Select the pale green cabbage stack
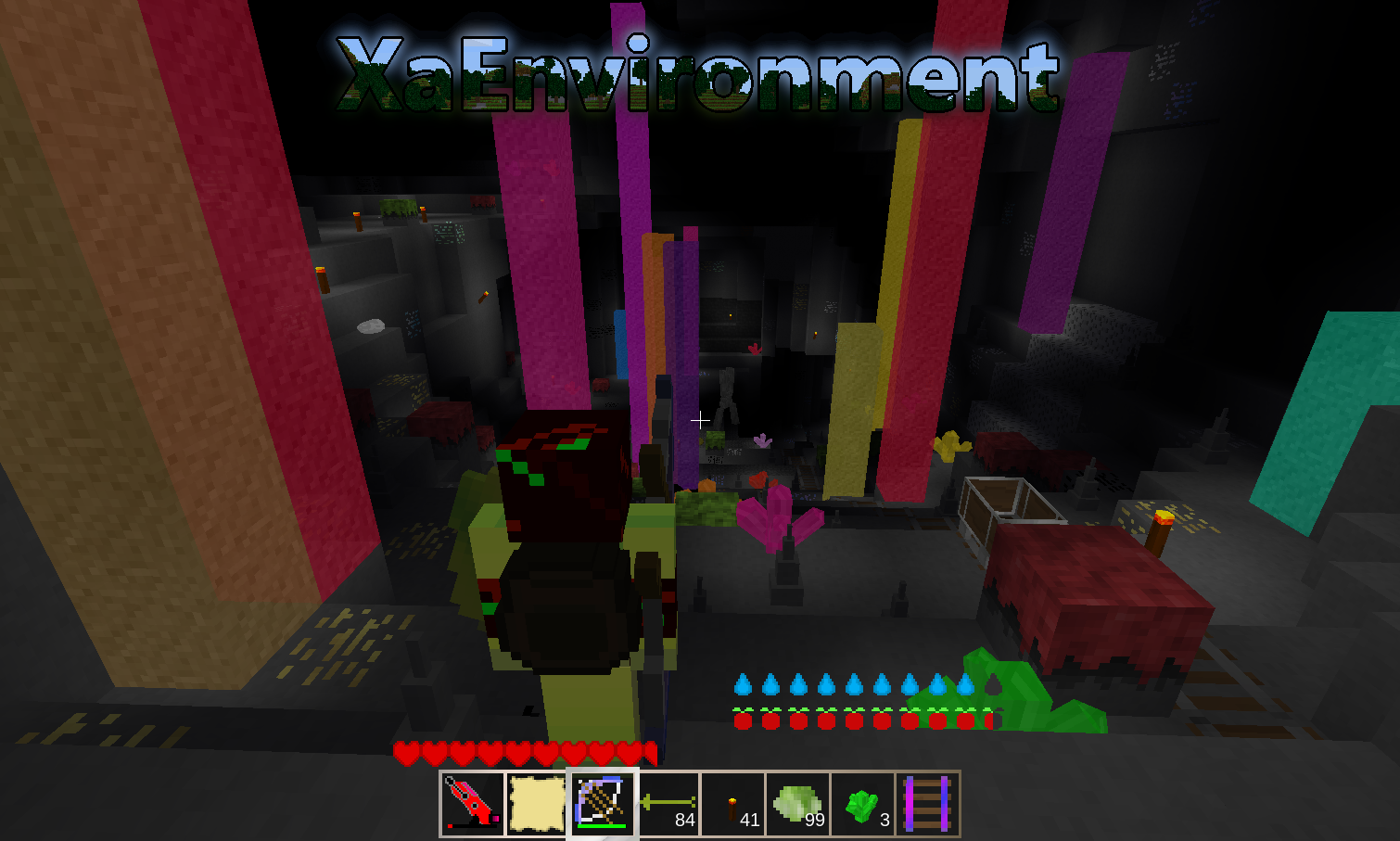Viewport: 1400px width, 841px height. point(797,803)
